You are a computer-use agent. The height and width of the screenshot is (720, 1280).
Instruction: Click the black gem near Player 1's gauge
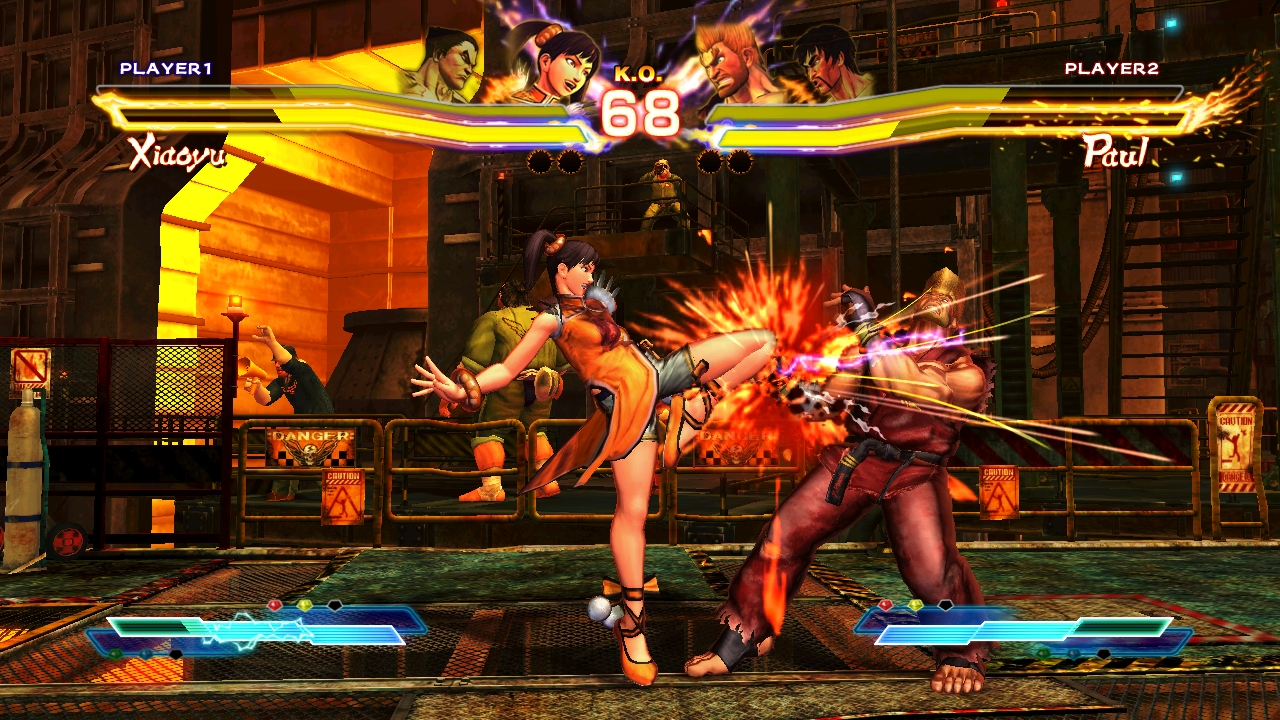(175, 656)
